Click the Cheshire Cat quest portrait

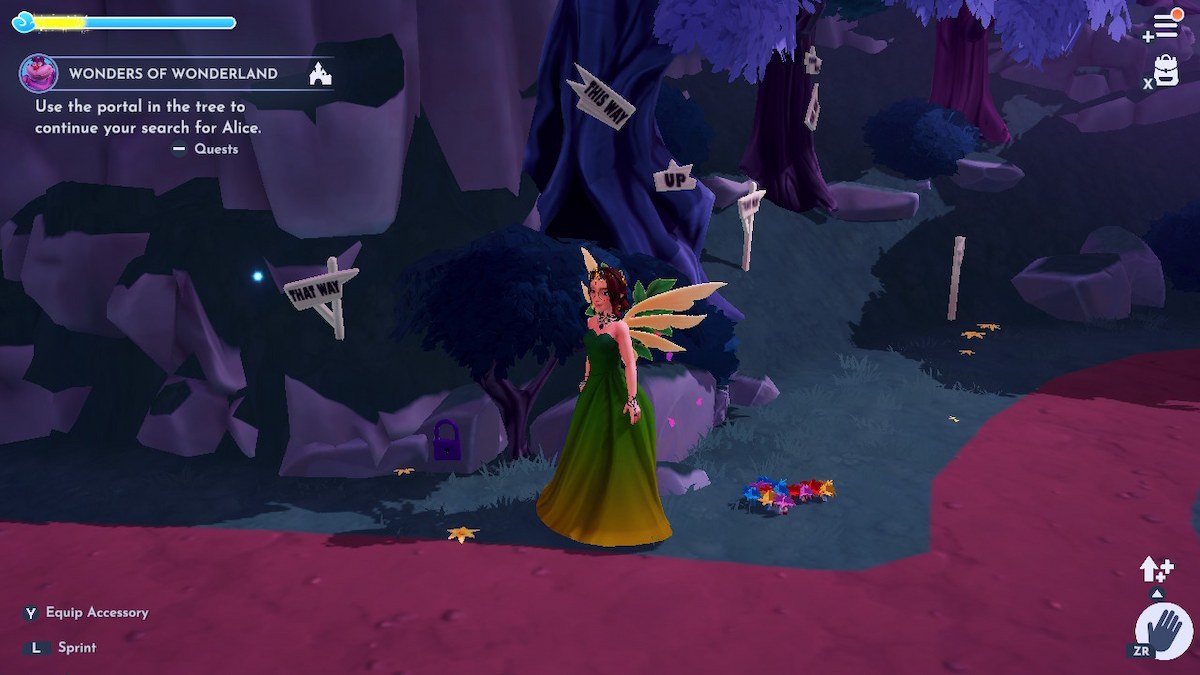pyautogui.click(x=38, y=73)
